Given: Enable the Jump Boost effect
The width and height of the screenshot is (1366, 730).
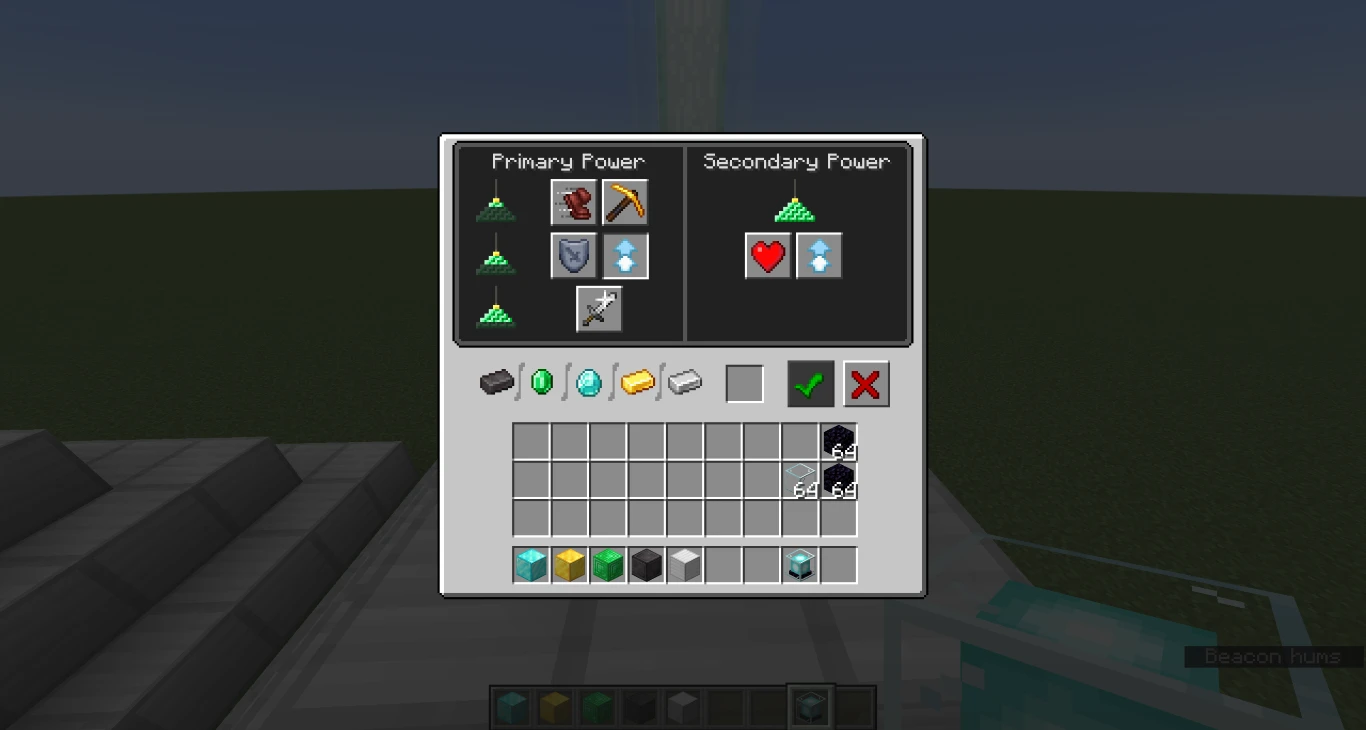Looking at the screenshot, I should [625, 255].
